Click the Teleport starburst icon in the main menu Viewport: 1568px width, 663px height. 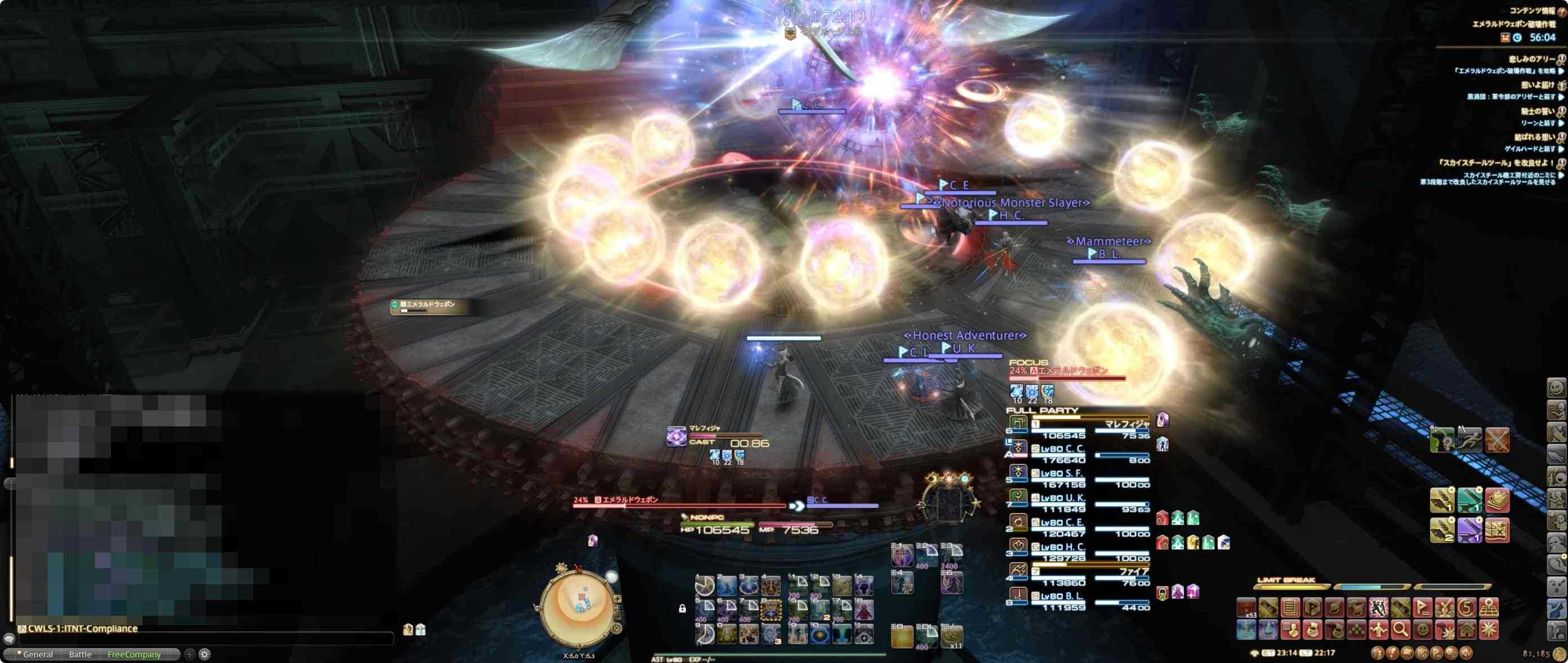pos(1491,633)
